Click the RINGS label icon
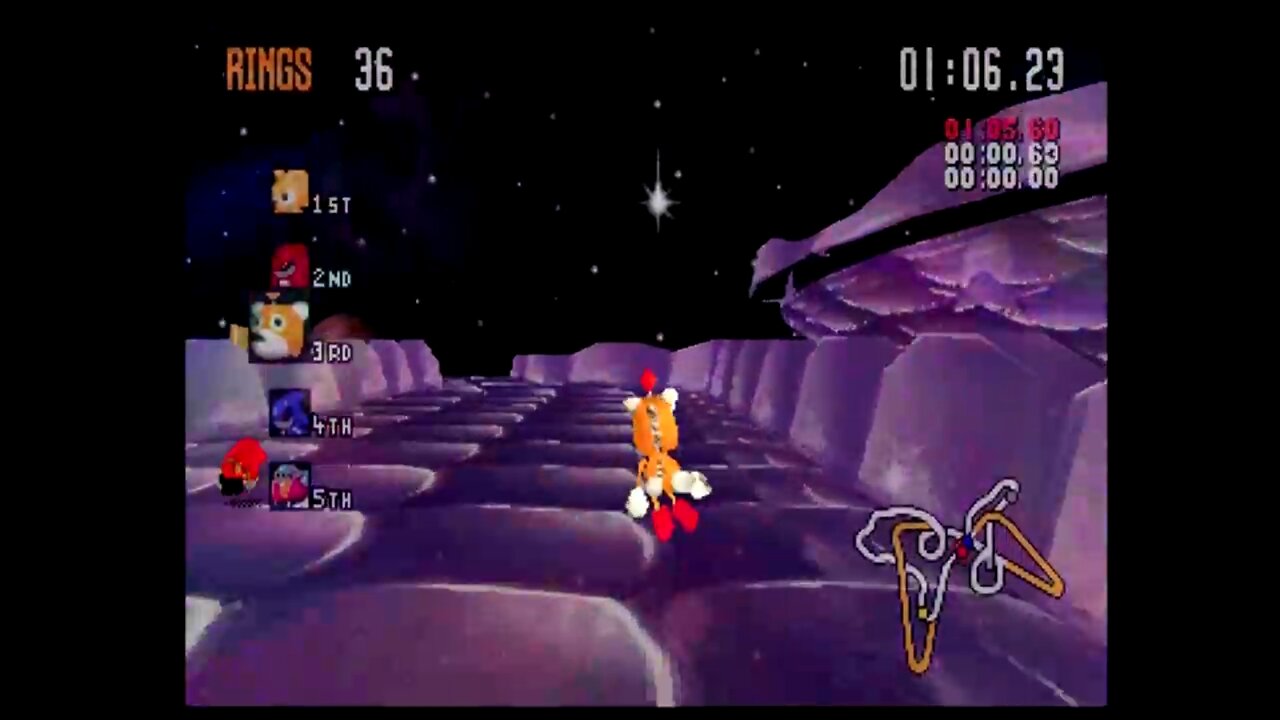This screenshot has width=1280, height=720. coord(268,68)
